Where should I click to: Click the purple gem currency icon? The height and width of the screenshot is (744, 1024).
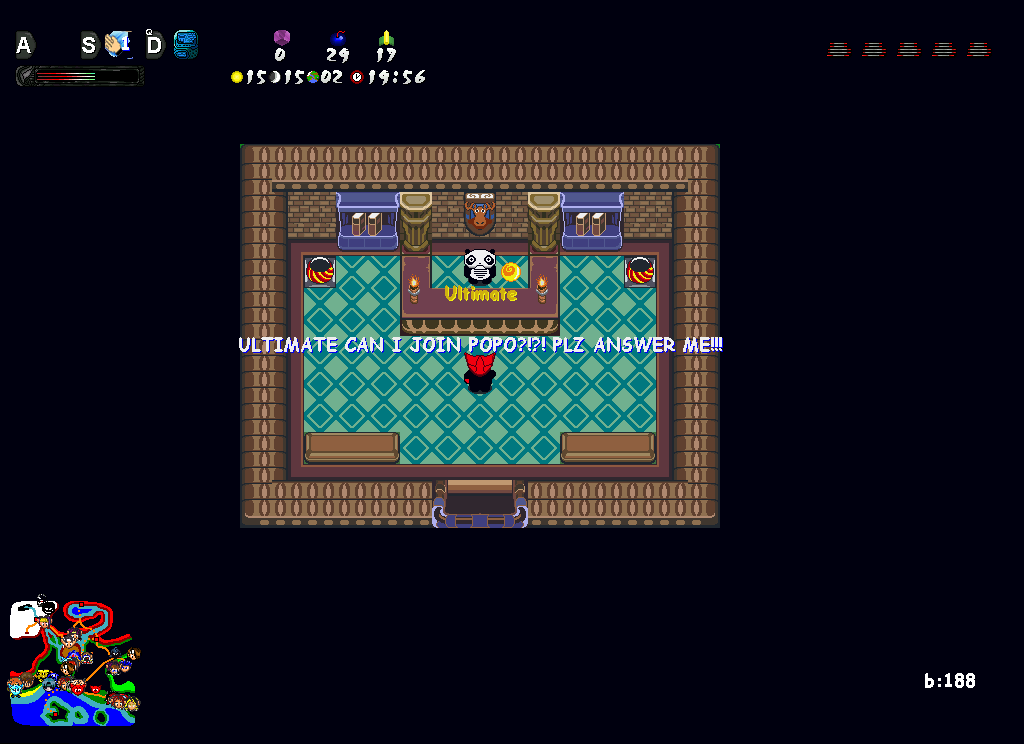pos(281,38)
